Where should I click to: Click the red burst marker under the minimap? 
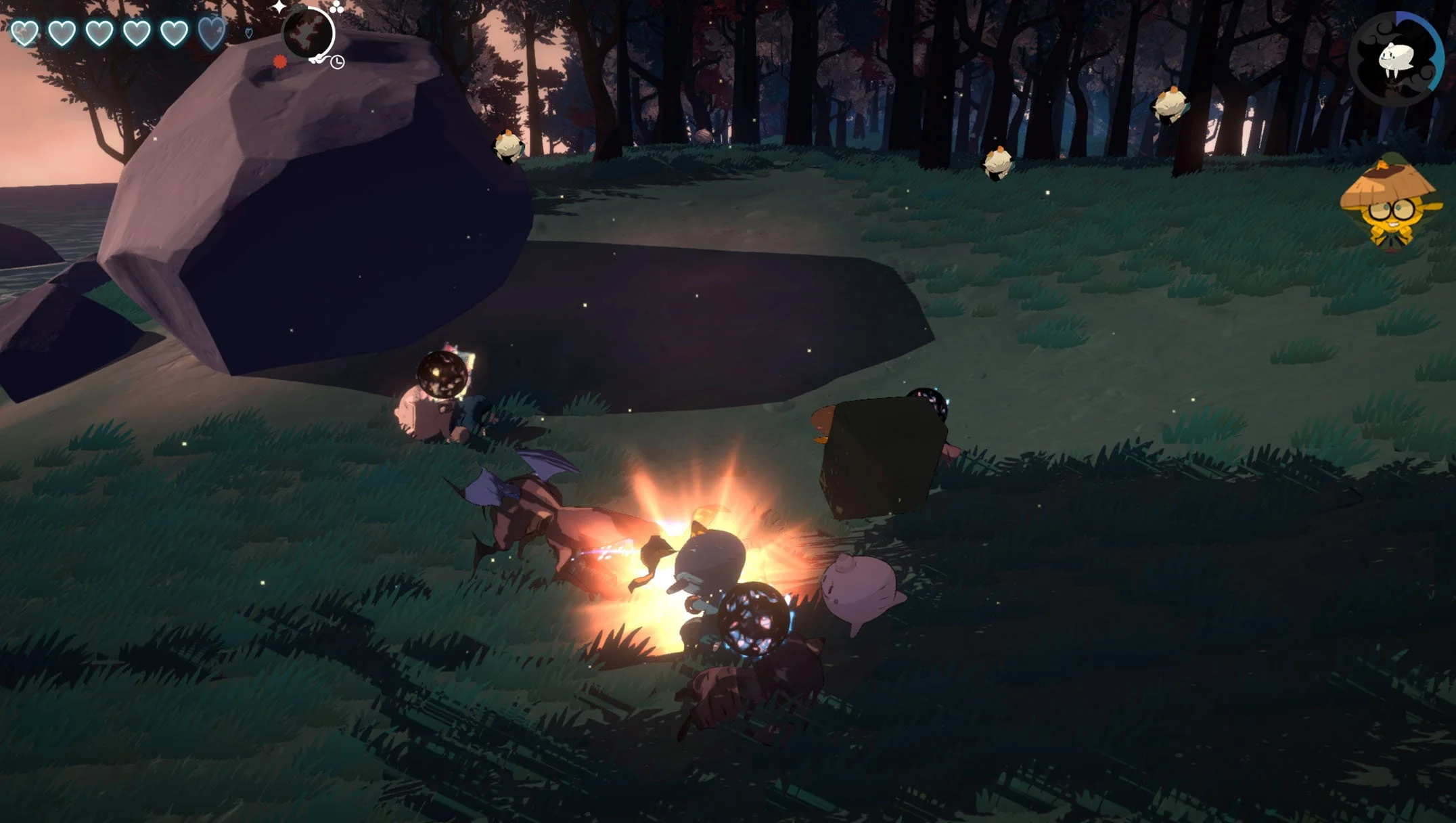[x=279, y=62]
